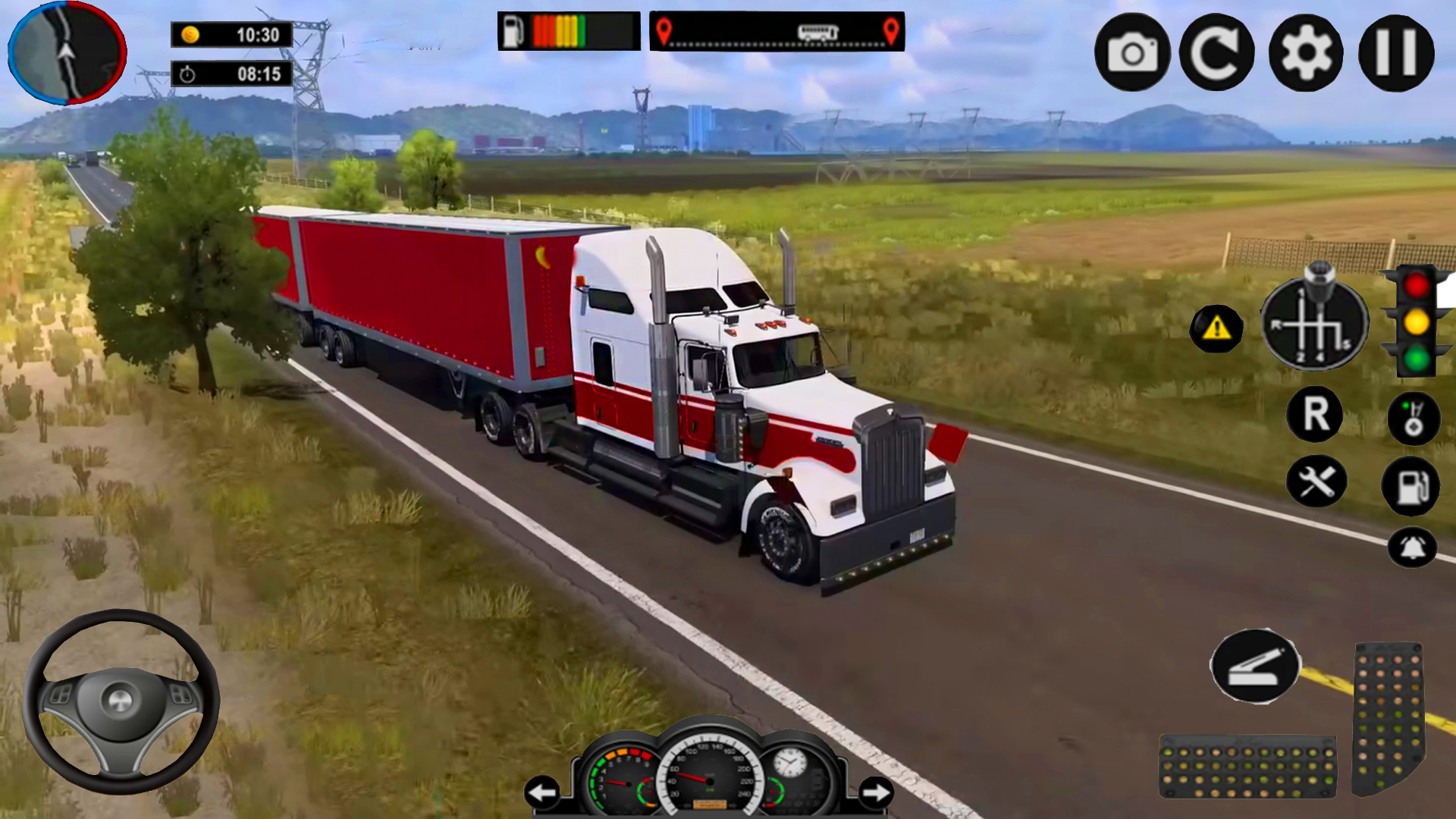This screenshot has height=819, width=1456.
Task: Restart the level using the restart icon
Action: 1218,51
